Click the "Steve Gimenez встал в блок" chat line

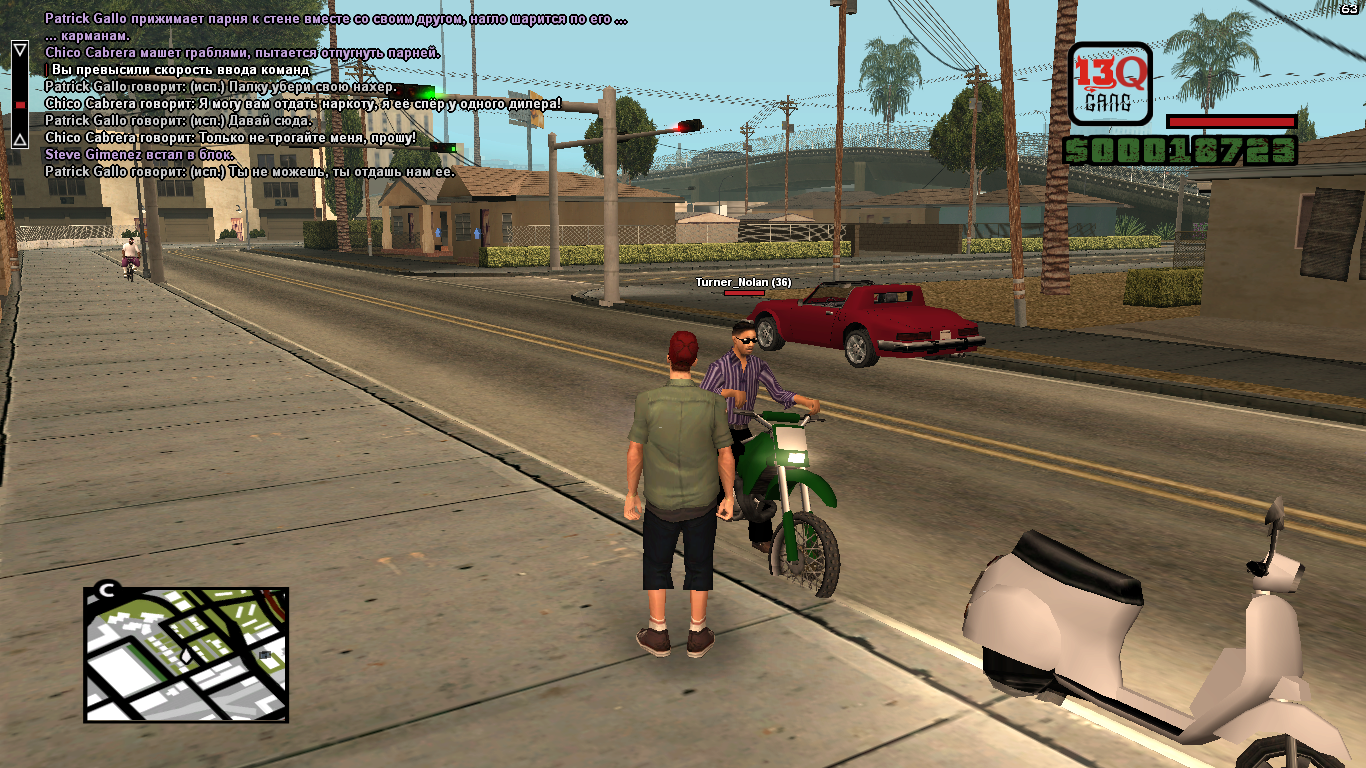140,155
